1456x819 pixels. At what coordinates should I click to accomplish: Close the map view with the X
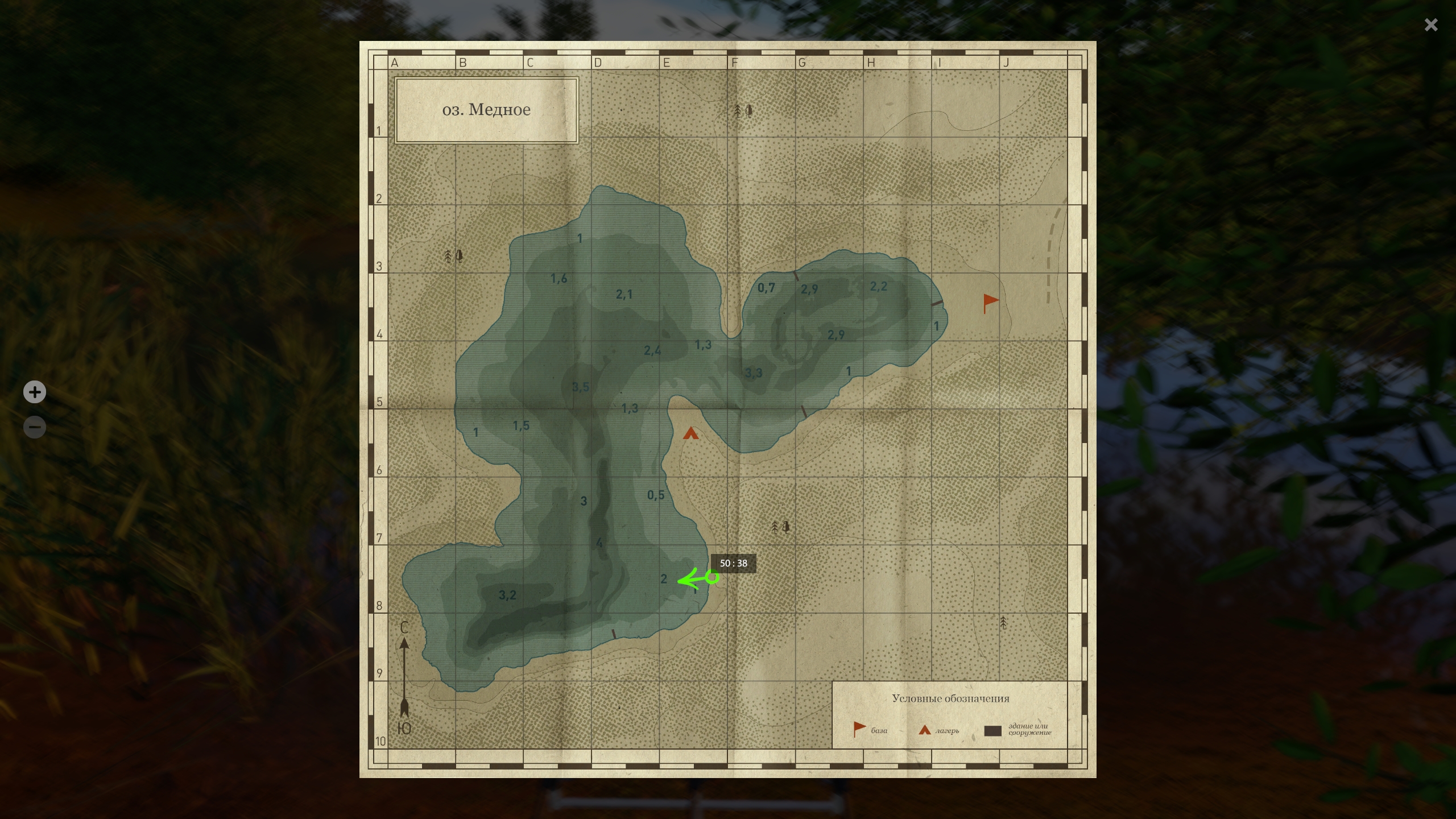pos(1431,24)
